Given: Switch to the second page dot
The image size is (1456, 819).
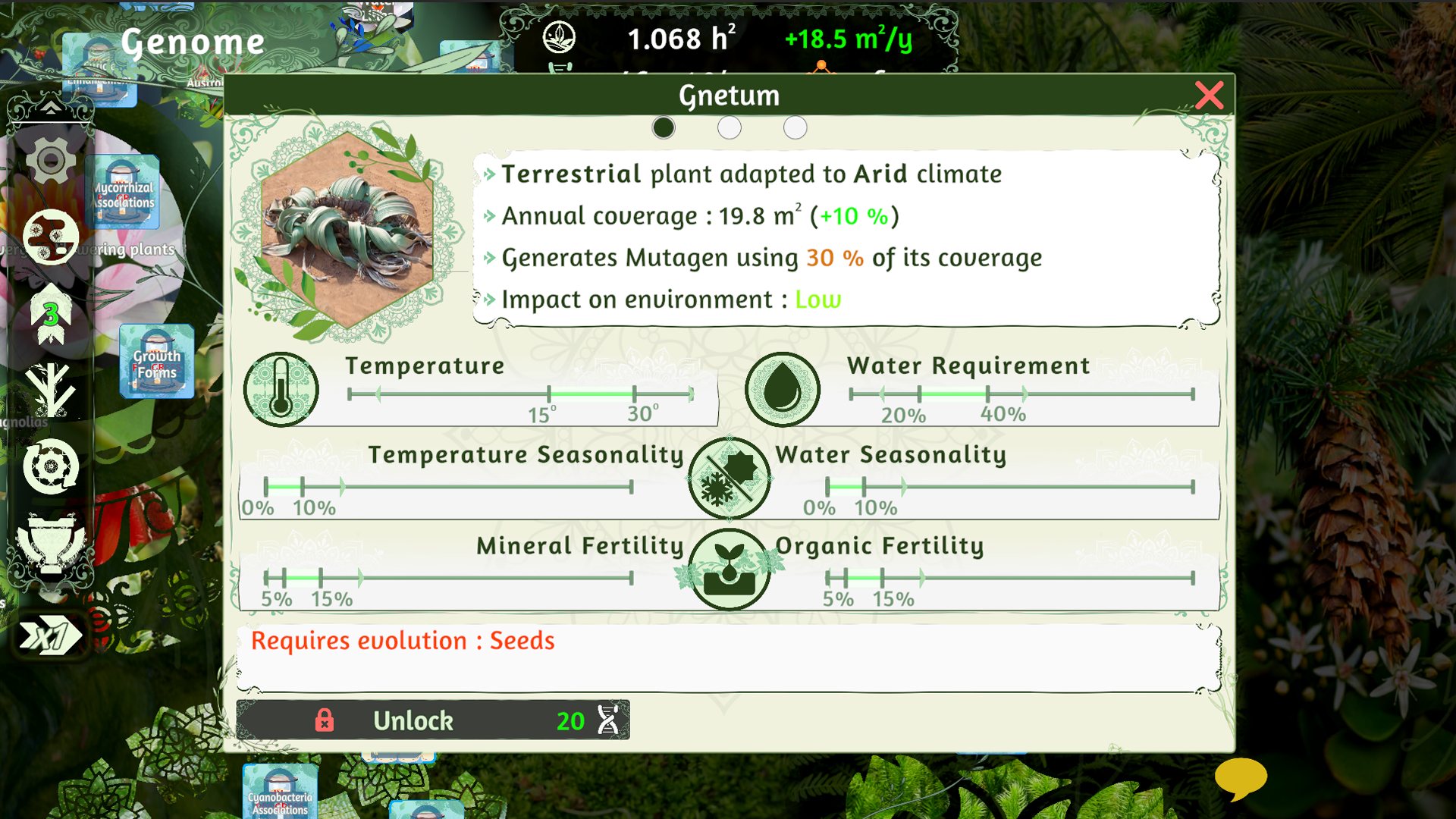Looking at the screenshot, I should [729, 127].
